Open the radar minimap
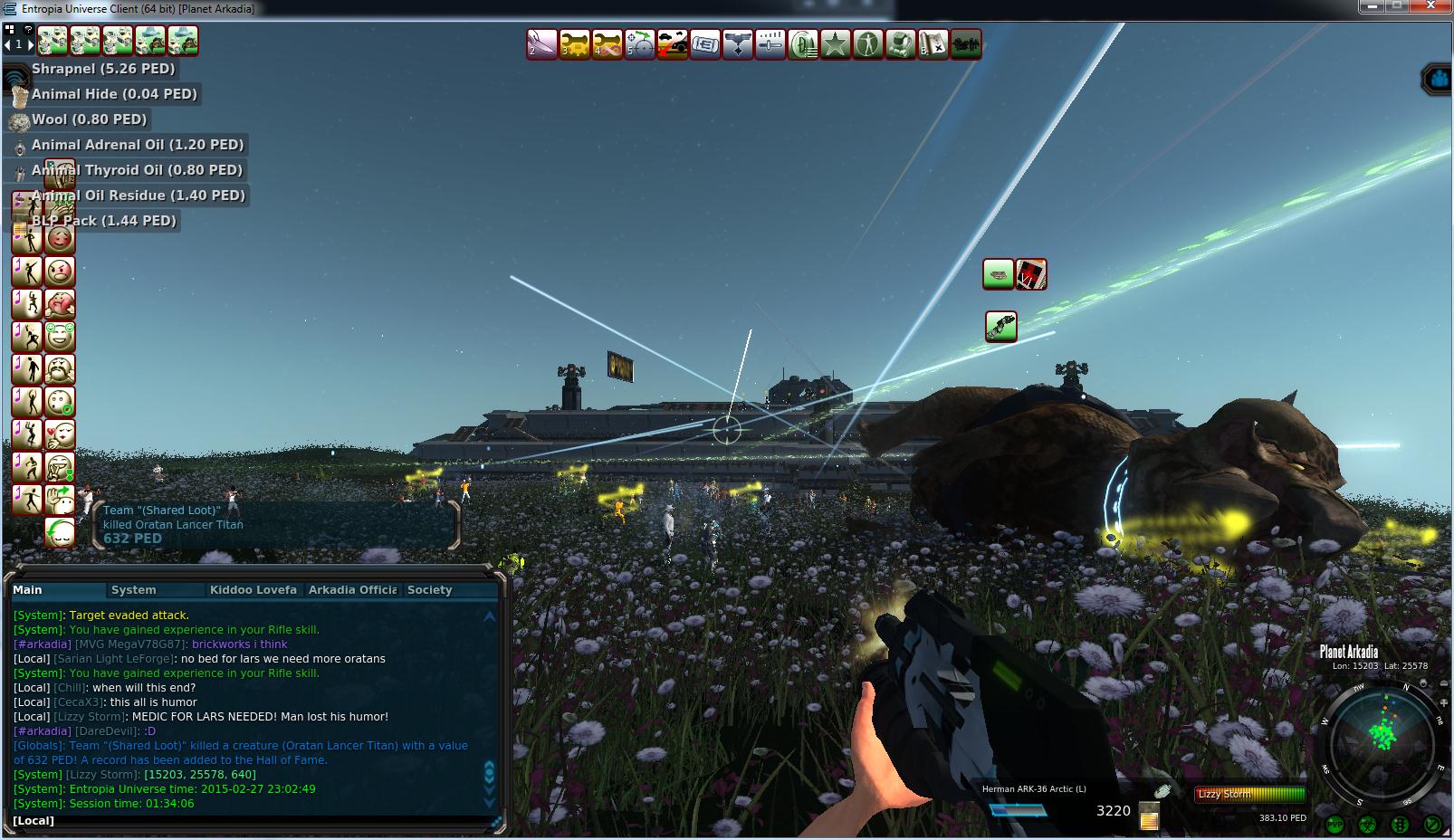 (x=1382, y=738)
